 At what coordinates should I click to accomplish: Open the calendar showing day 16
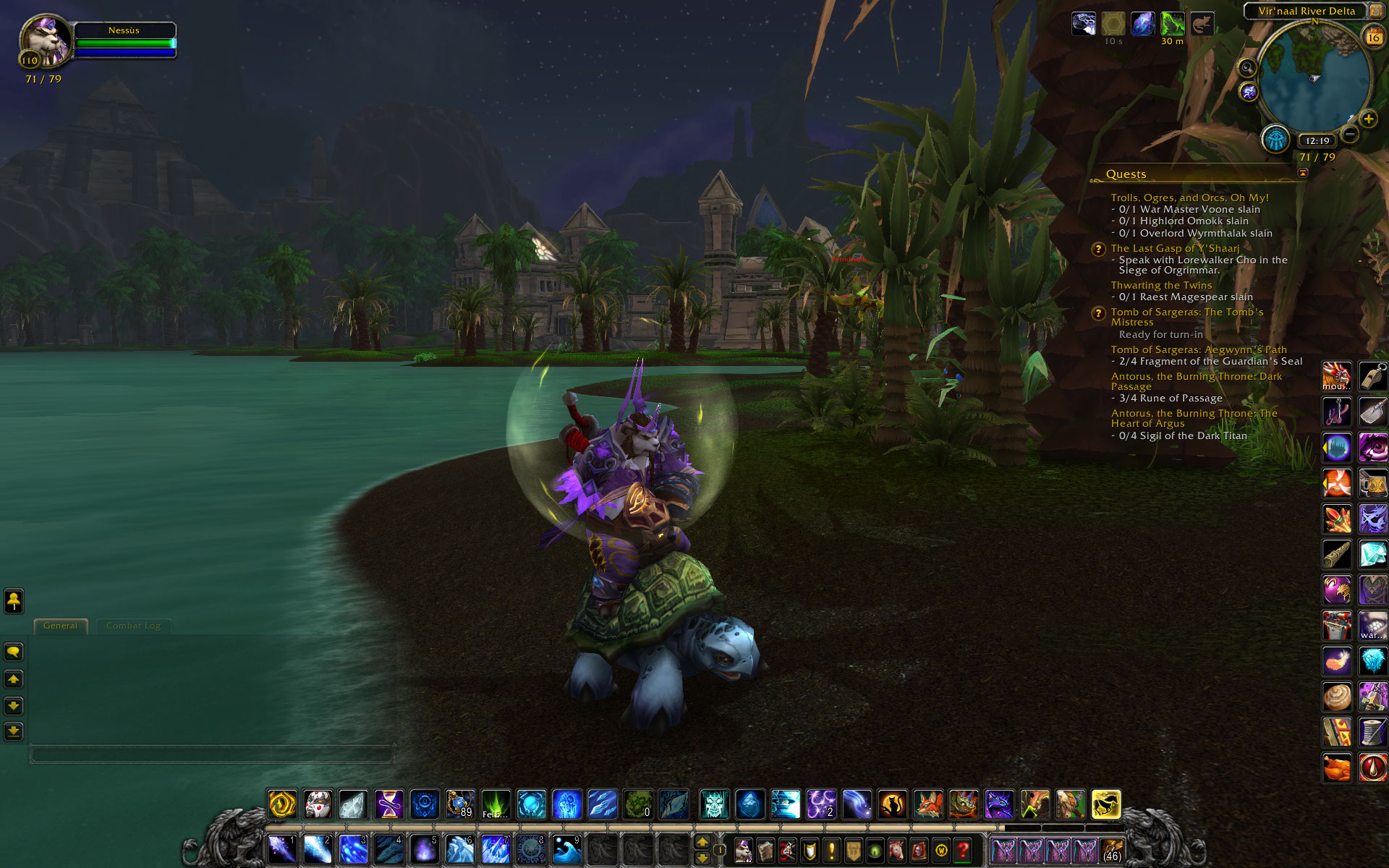coord(1372,36)
